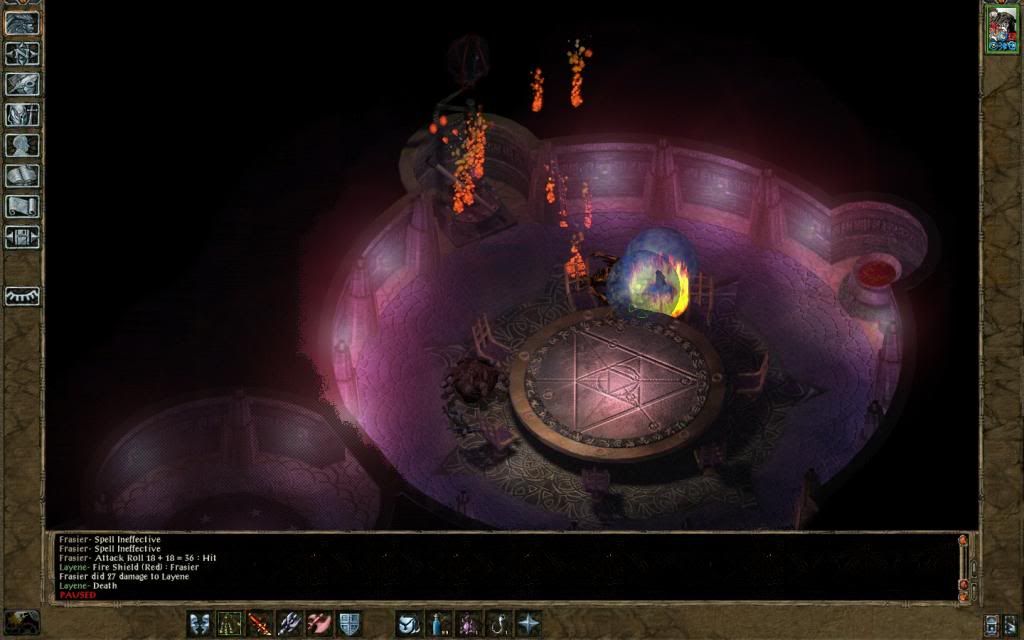Viewport: 1024px width, 640px height.
Task: Open the priest scroll
Action: (22, 207)
